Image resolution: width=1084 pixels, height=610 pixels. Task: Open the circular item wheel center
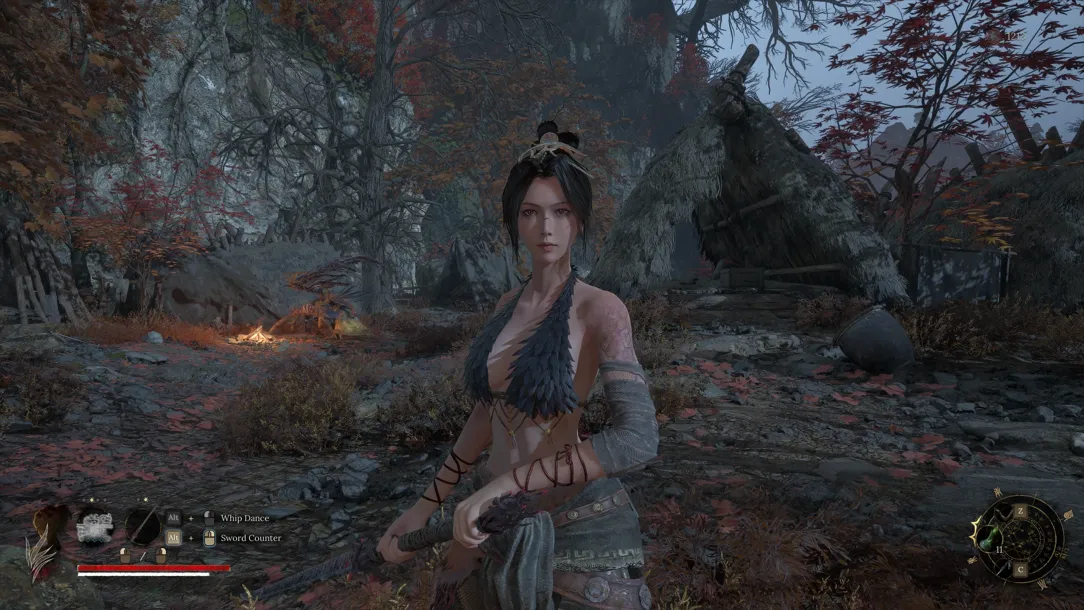click(x=1022, y=540)
